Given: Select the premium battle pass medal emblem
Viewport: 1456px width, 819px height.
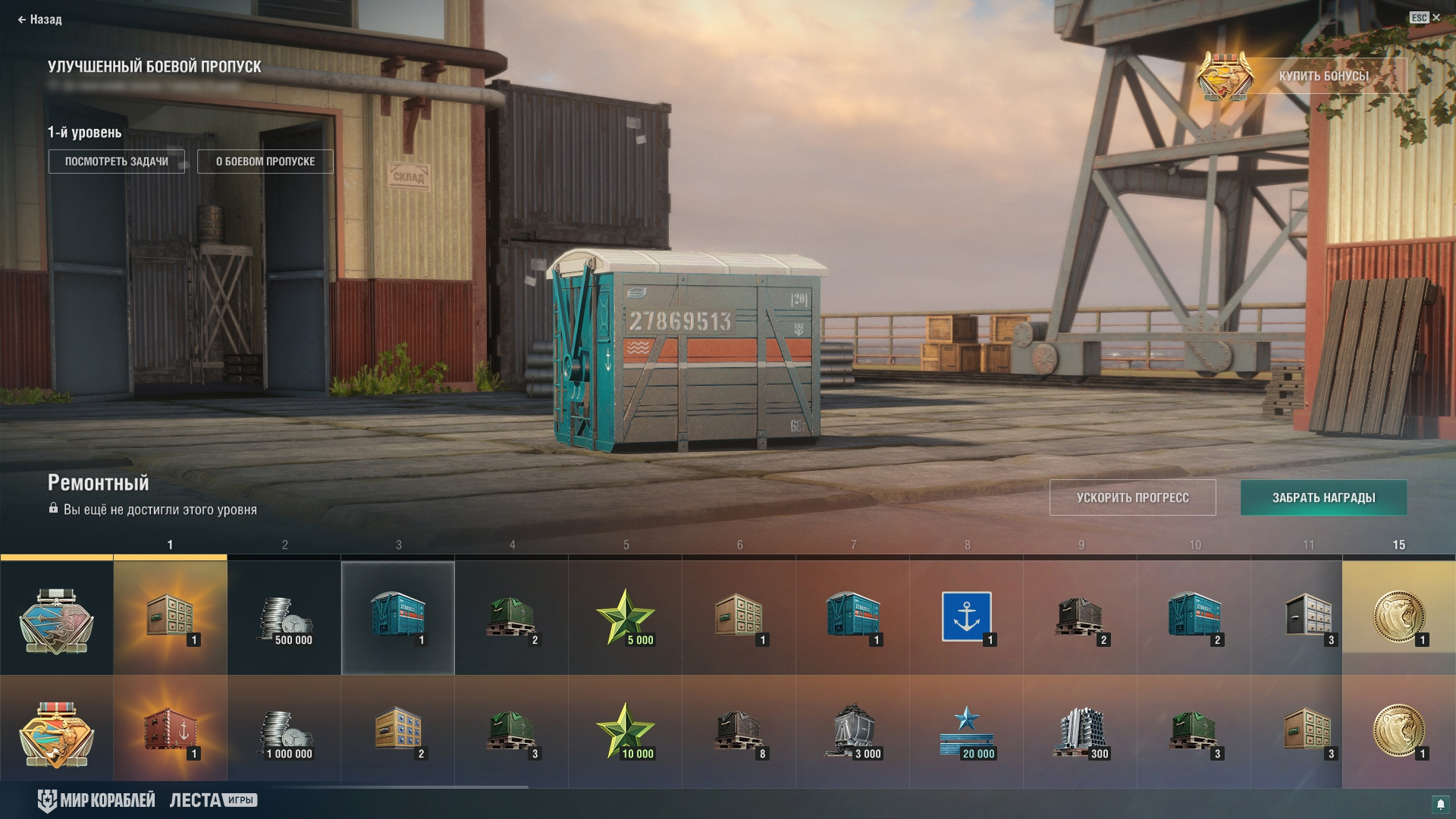Looking at the screenshot, I should point(57,733).
